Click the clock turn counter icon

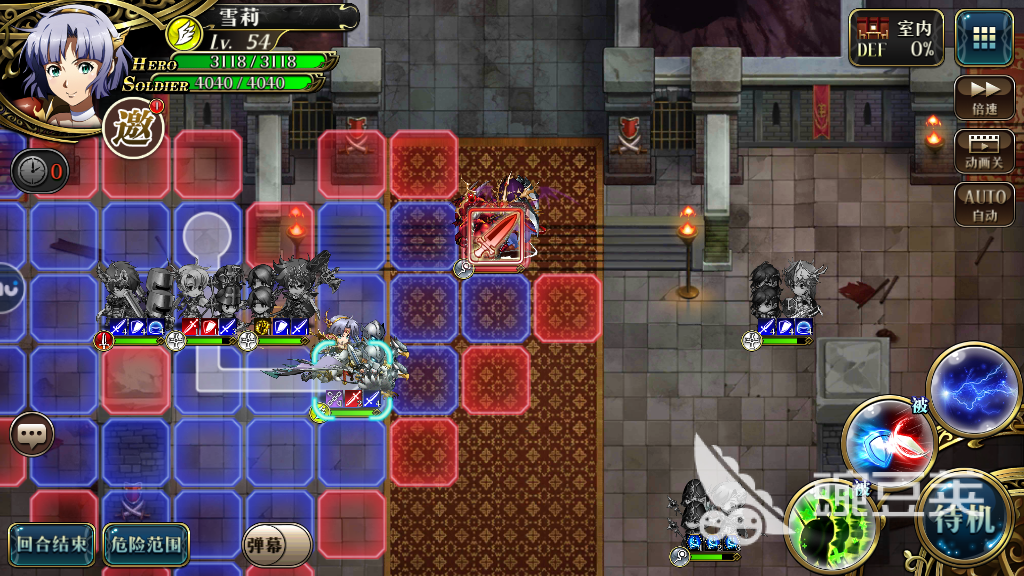(40, 171)
